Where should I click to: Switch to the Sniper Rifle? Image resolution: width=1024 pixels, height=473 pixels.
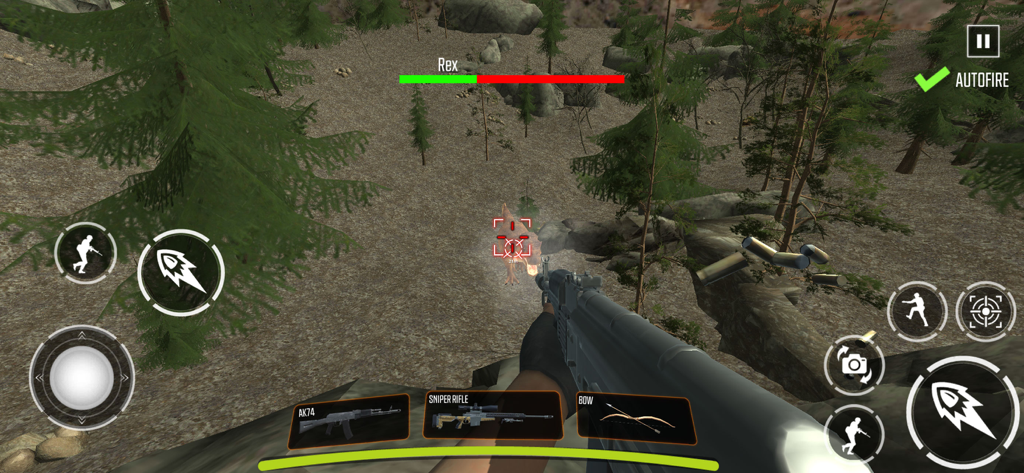pyautogui.click(x=492, y=415)
